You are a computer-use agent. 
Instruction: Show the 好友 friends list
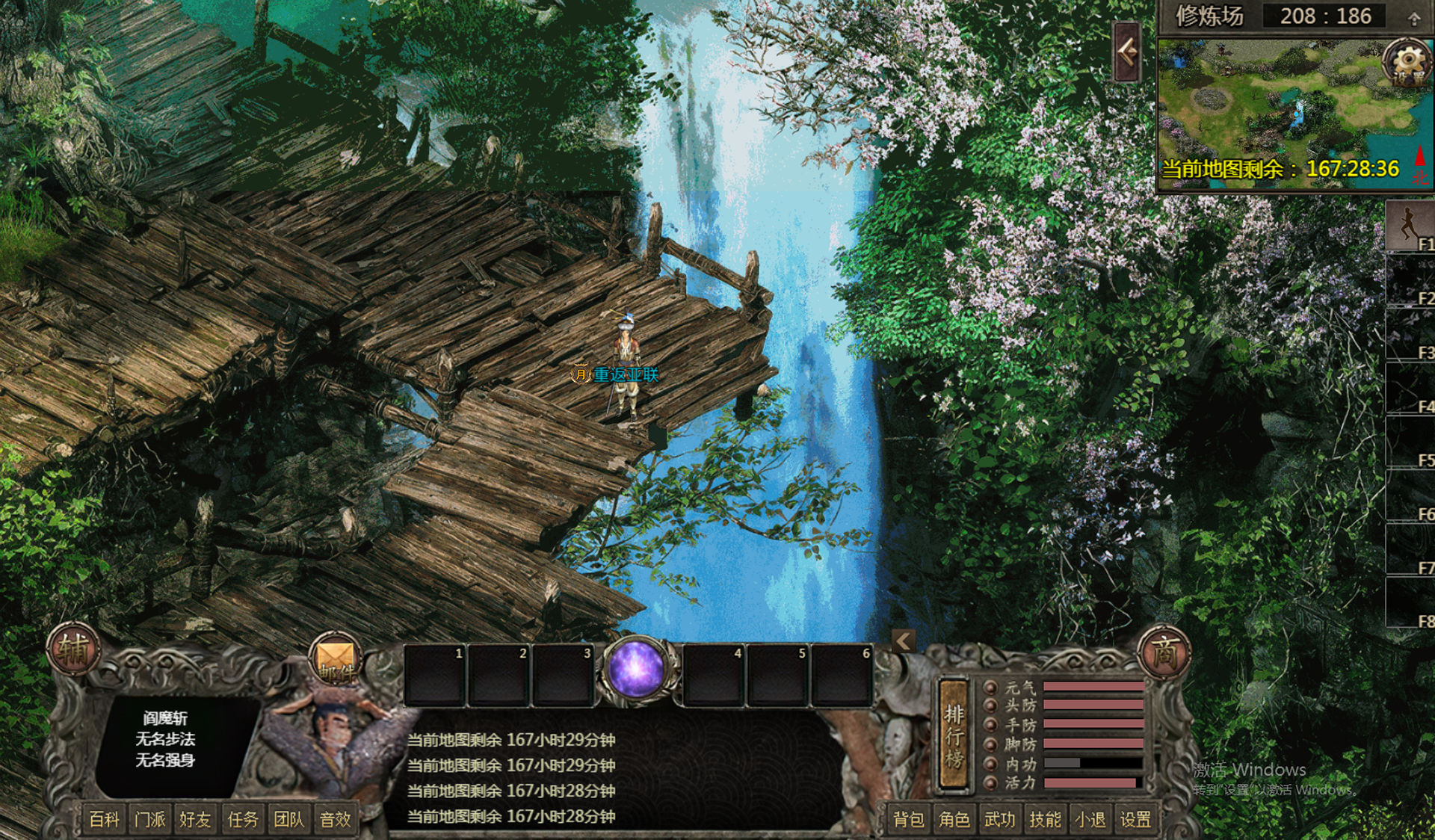click(x=196, y=820)
